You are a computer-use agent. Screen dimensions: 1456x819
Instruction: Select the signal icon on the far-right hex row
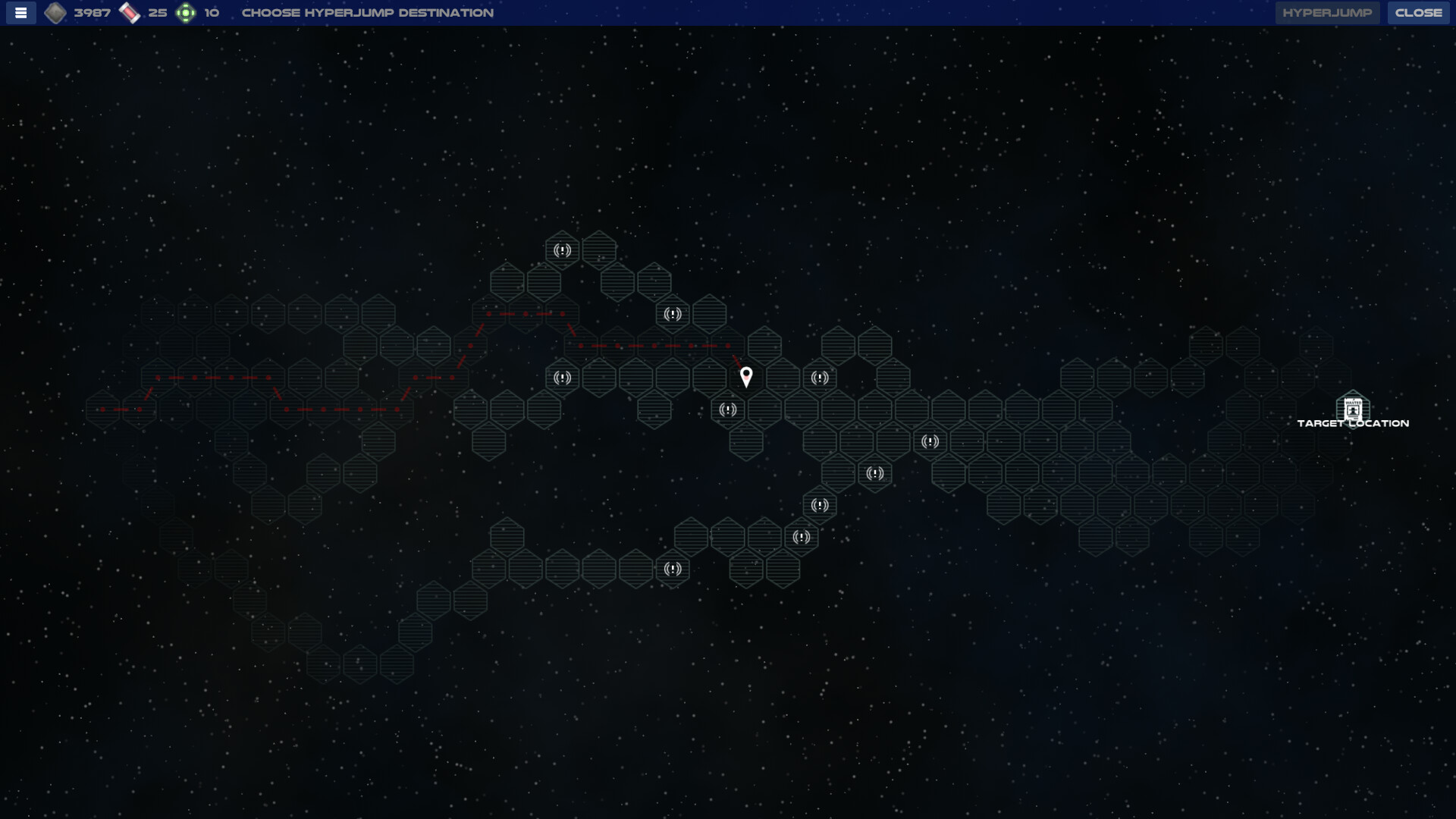click(930, 442)
